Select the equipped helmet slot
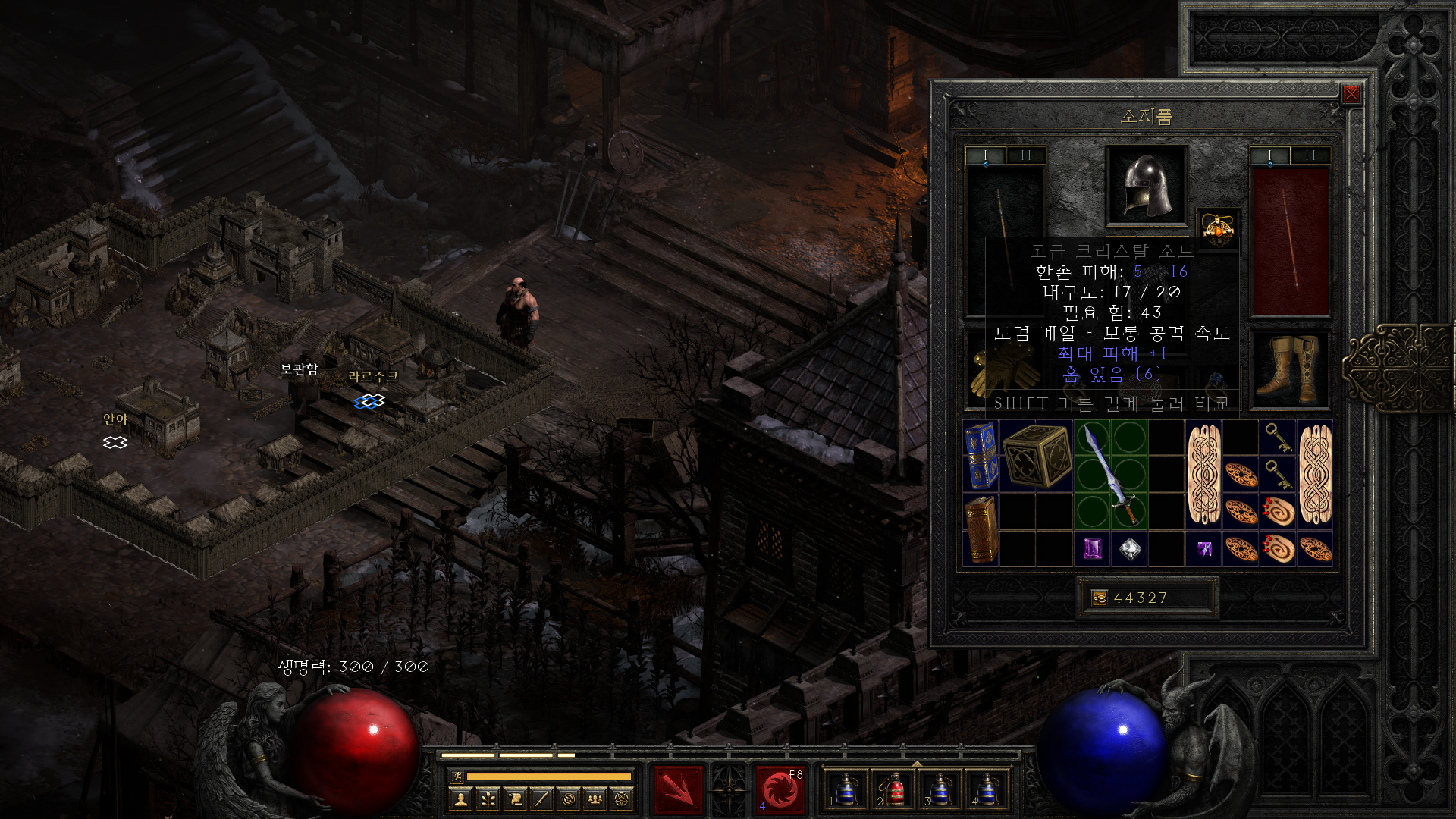The width and height of the screenshot is (1456, 819). point(1146,186)
